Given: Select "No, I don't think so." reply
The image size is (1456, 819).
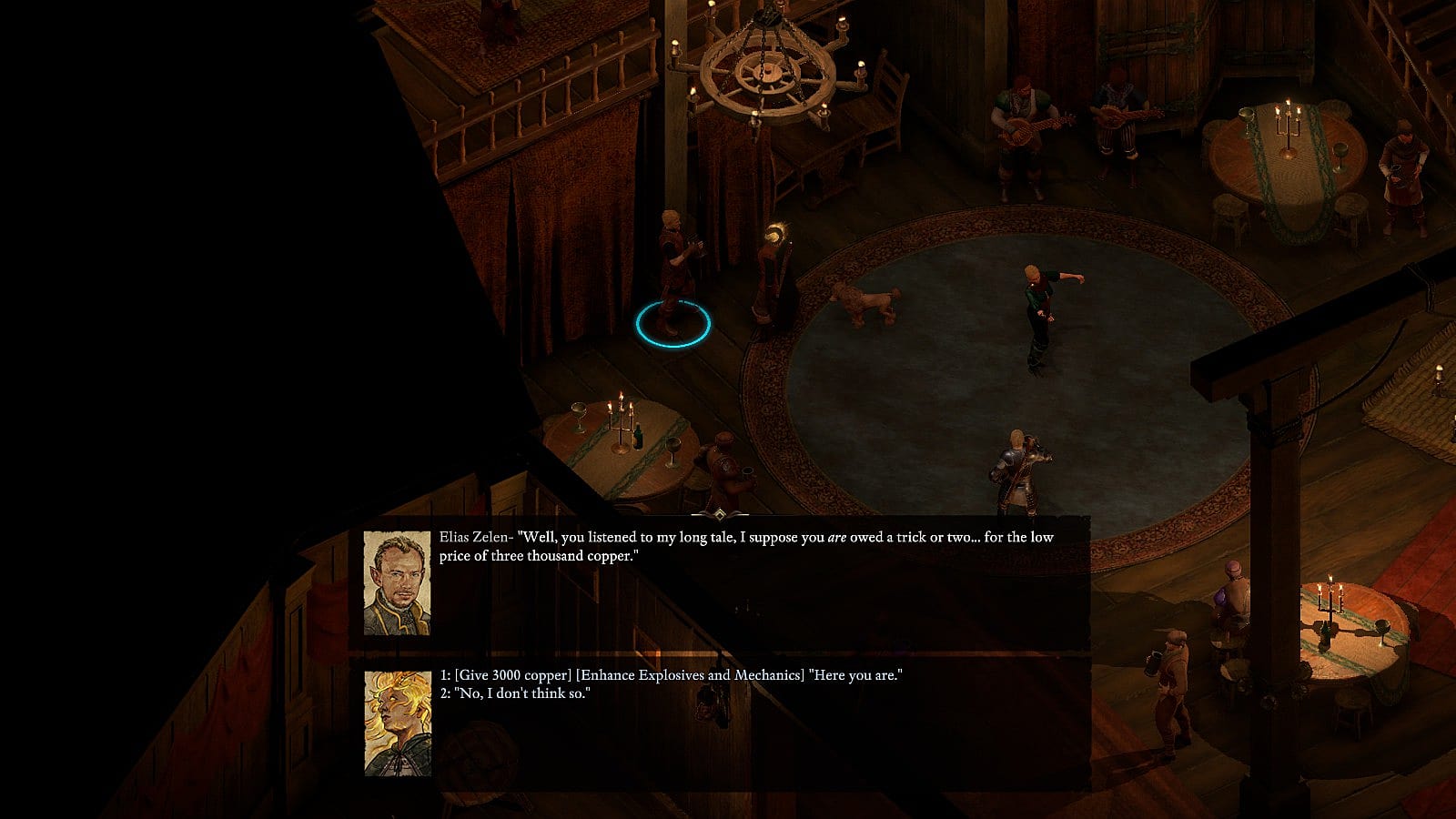Looking at the screenshot, I should pos(515,694).
